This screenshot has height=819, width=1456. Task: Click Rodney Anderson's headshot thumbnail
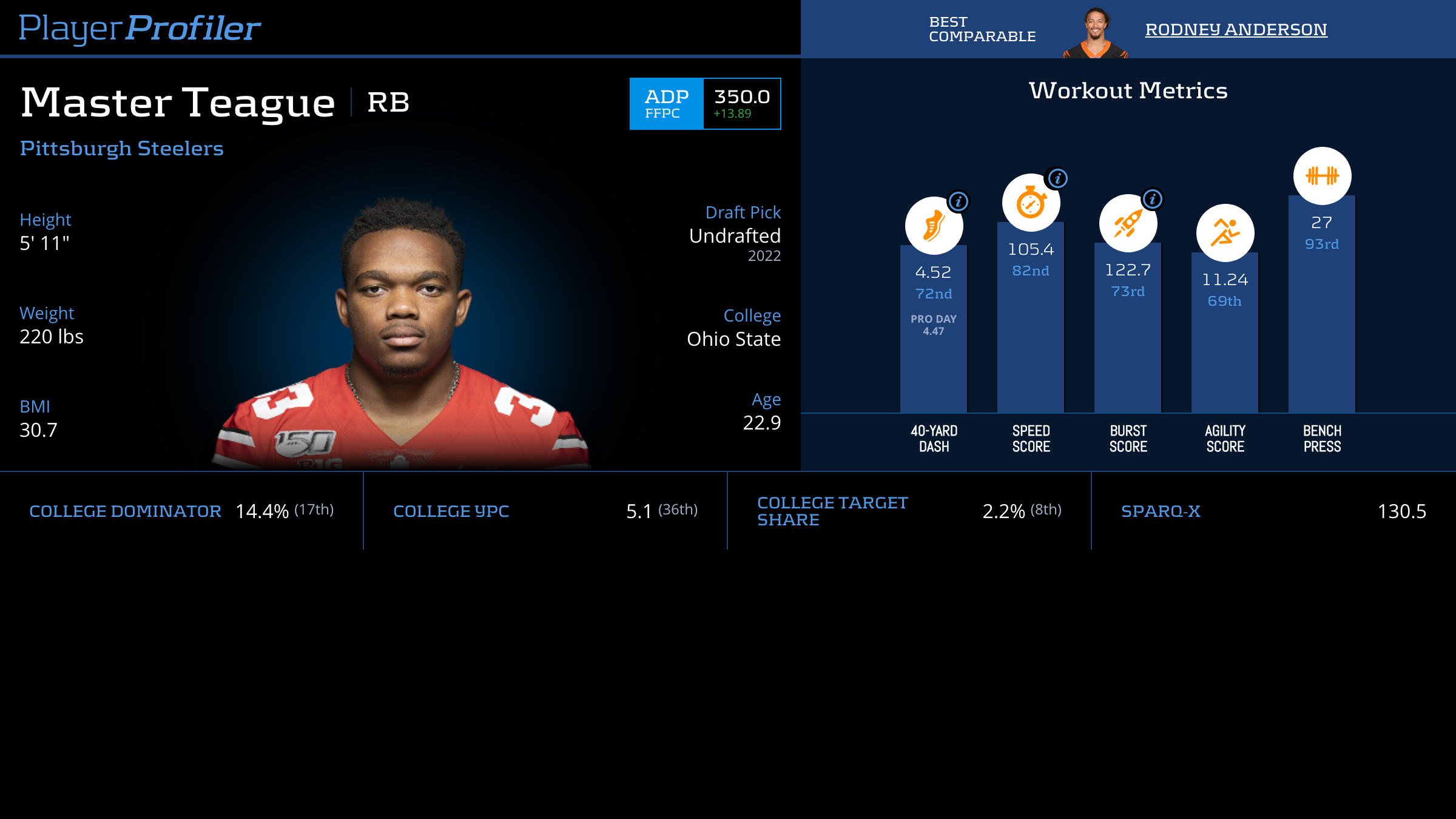pos(1095,33)
